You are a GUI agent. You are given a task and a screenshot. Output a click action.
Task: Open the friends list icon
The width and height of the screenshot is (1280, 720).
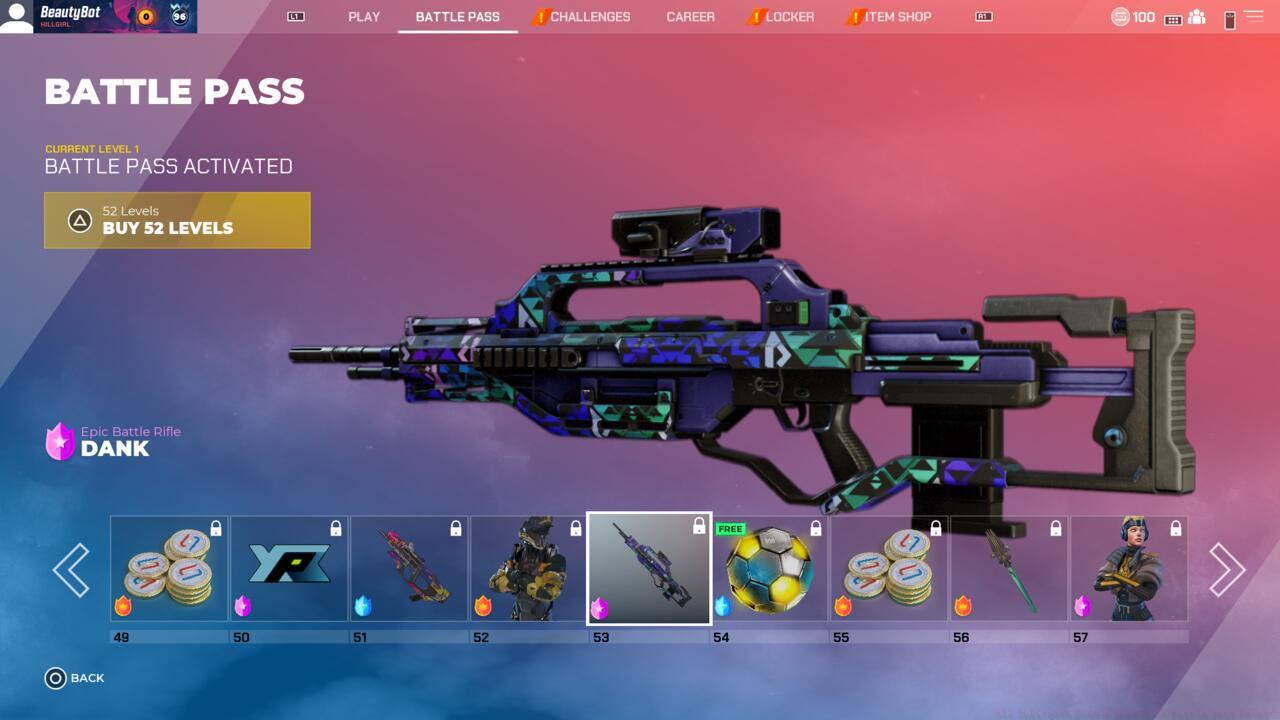coord(1196,18)
